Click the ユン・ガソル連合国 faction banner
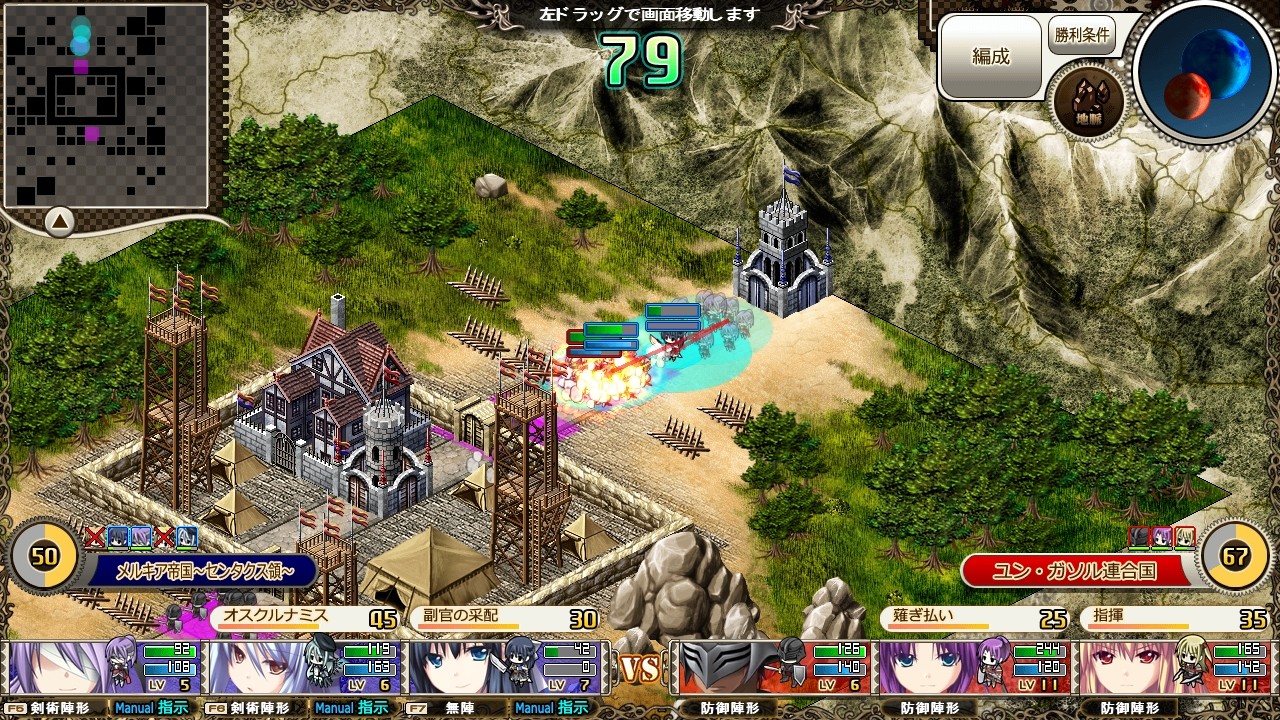1280x720 pixels. pyautogui.click(x=1075, y=571)
